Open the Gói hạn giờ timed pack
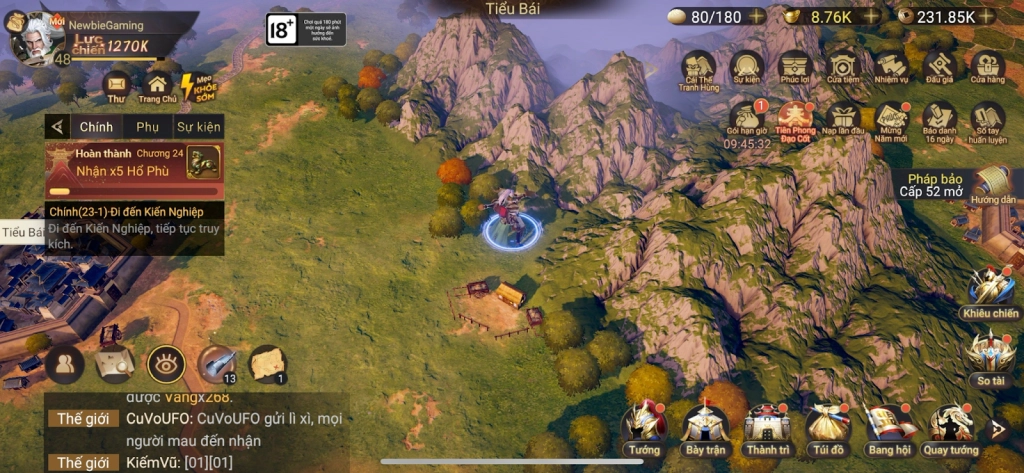This screenshot has width=1024, height=473. (747, 120)
